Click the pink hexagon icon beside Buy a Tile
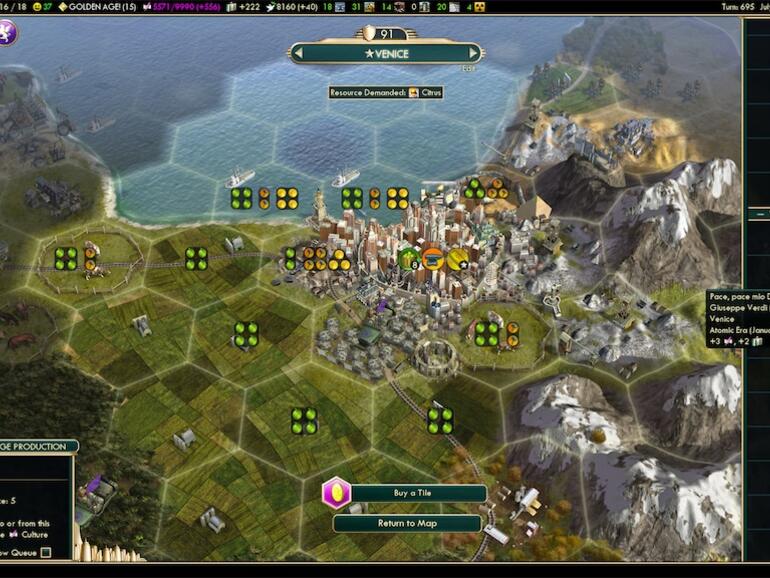This screenshot has width=770, height=578. click(x=336, y=494)
